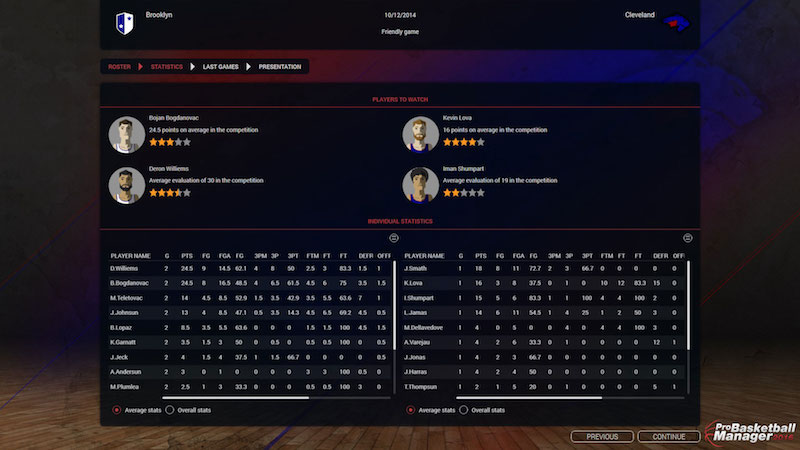Screen dimensions: 800x450
Task: Click the Cleveland team logo
Action: click(677, 21)
